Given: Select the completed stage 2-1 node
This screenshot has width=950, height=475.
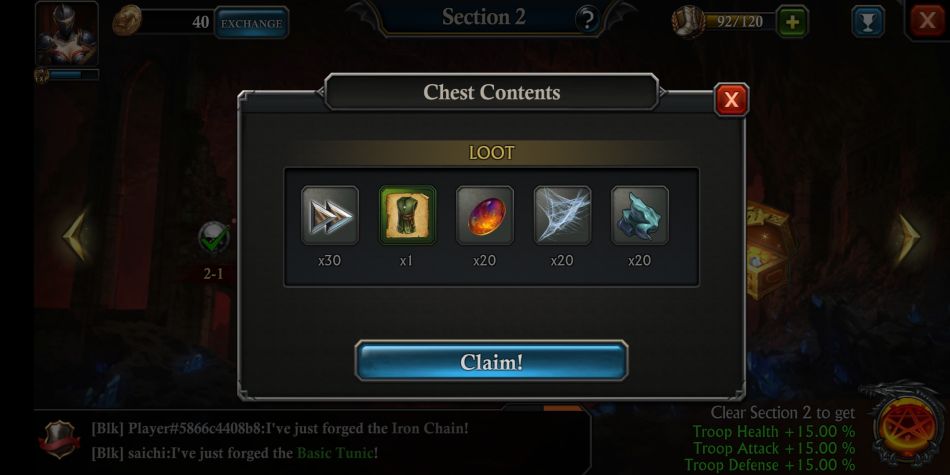Looking at the screenshot, I should click(214, 238).
